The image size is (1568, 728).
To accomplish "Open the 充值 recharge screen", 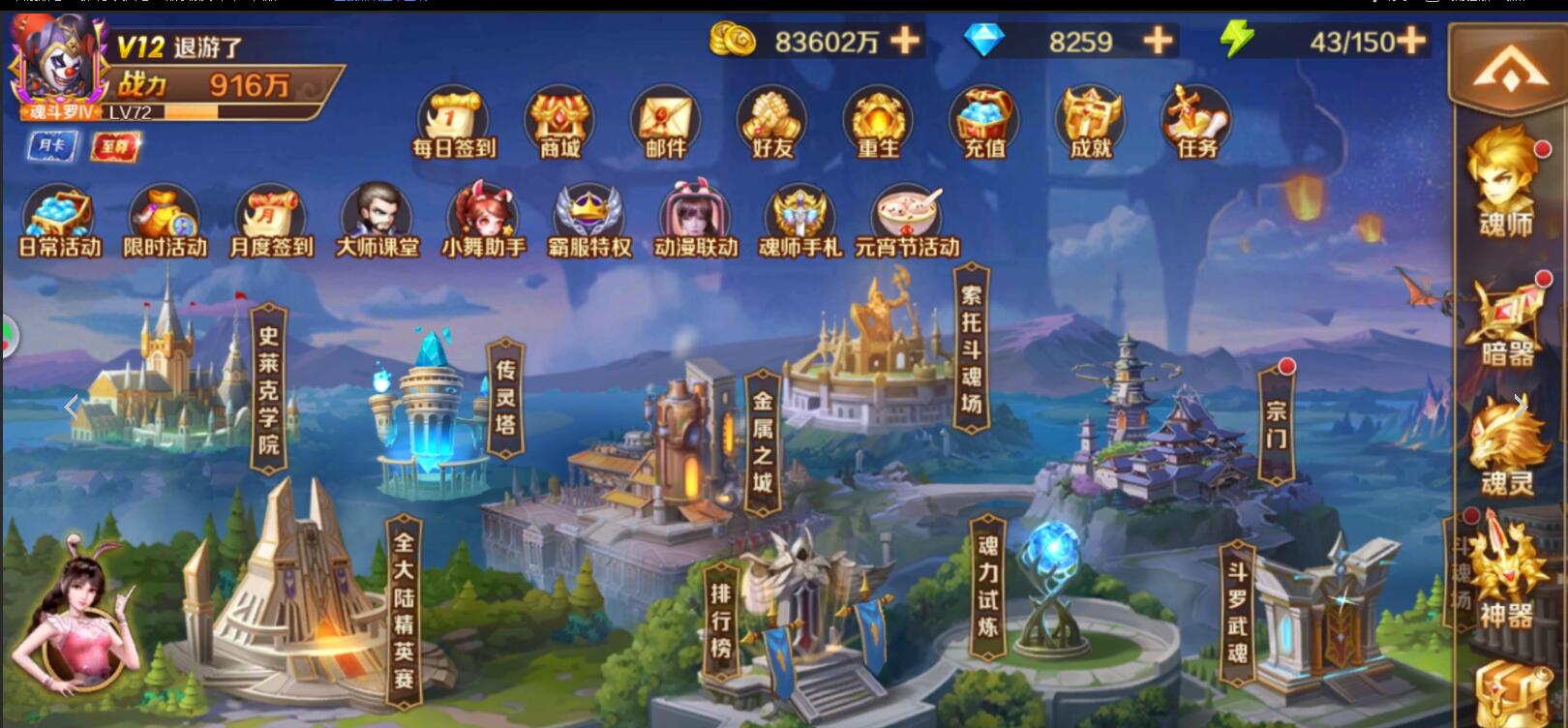I will [984, 124].
